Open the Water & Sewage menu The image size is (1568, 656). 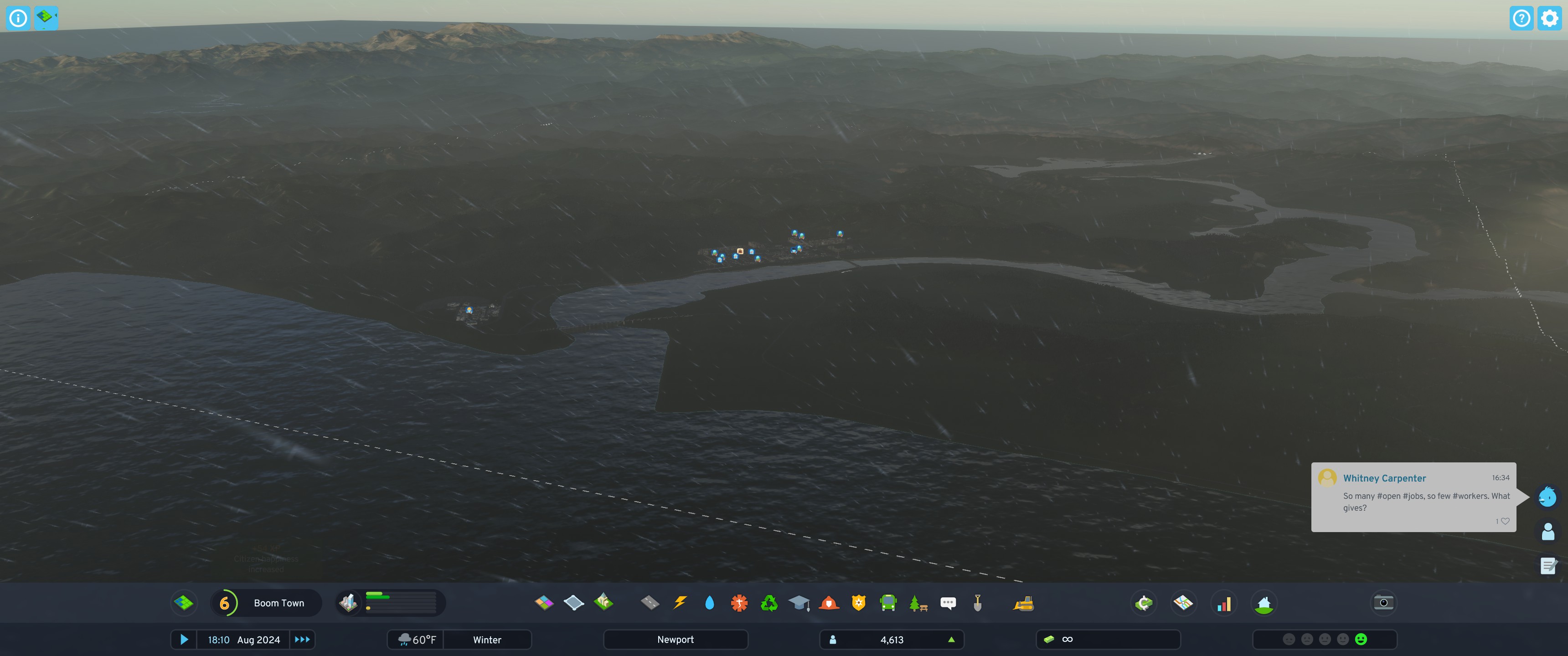(710, 603)
